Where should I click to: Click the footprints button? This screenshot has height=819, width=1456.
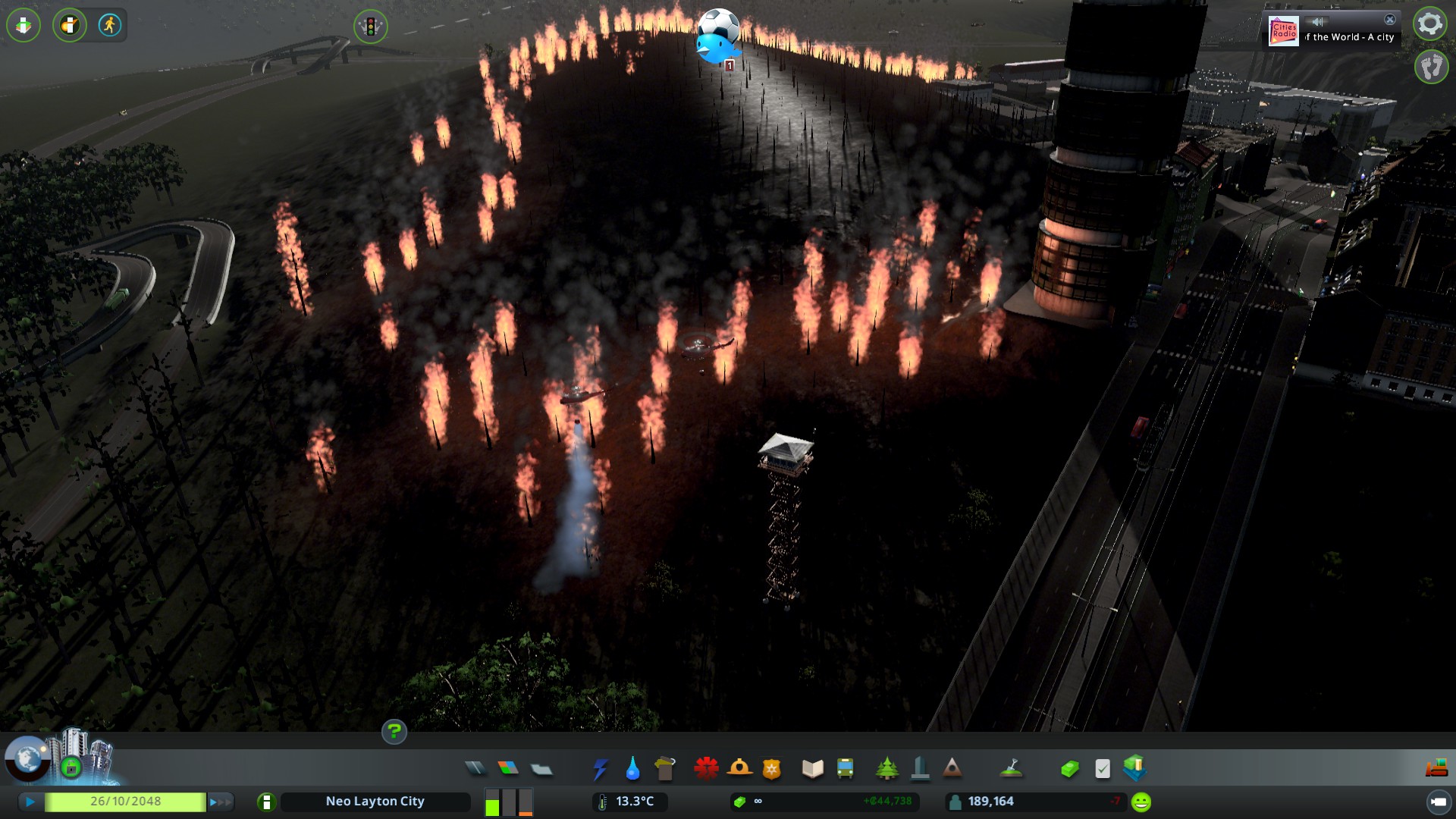[1431, 67]
